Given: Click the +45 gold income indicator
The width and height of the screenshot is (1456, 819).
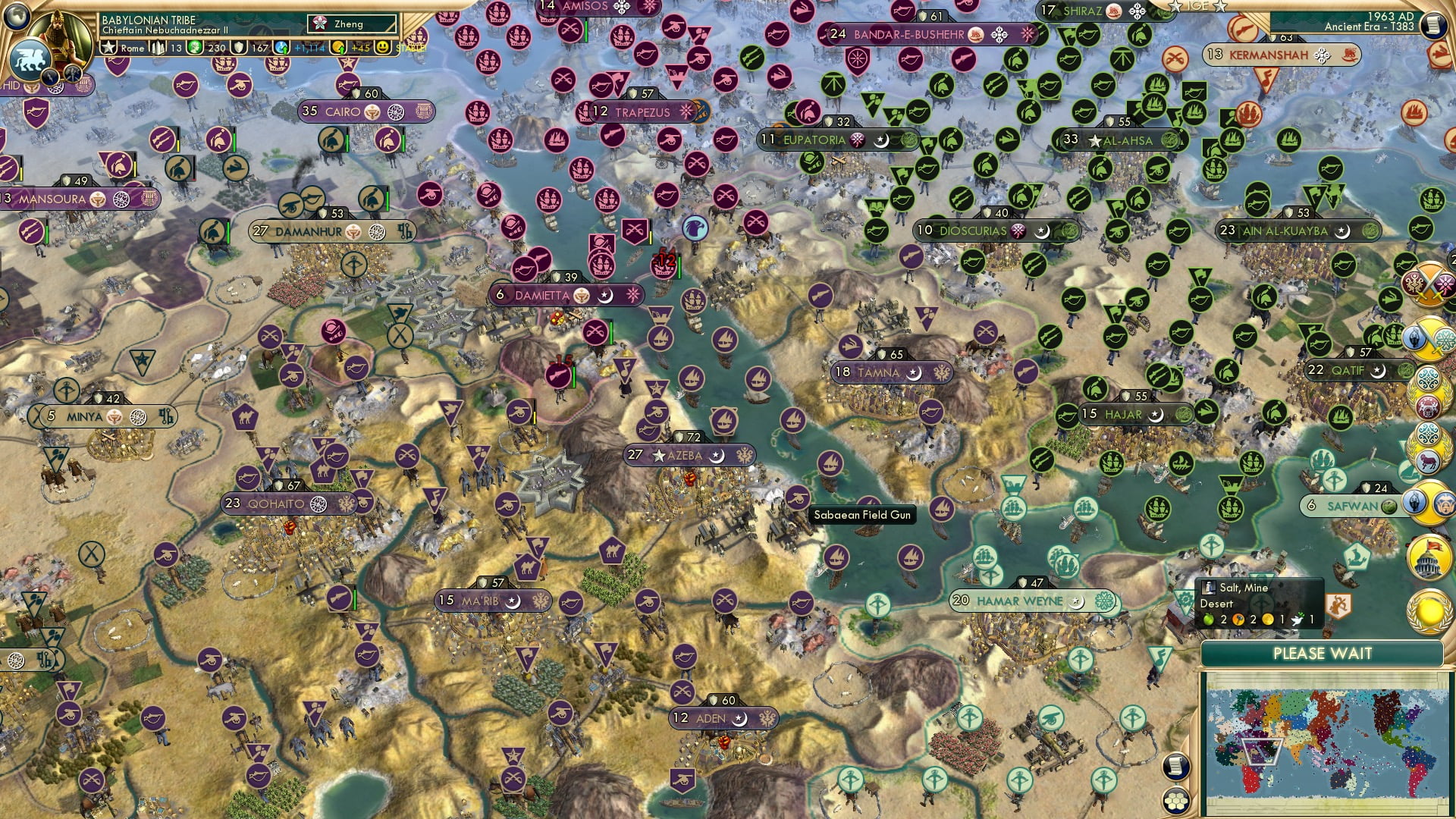Looking at the screenshot, I should tap(359, 48).
